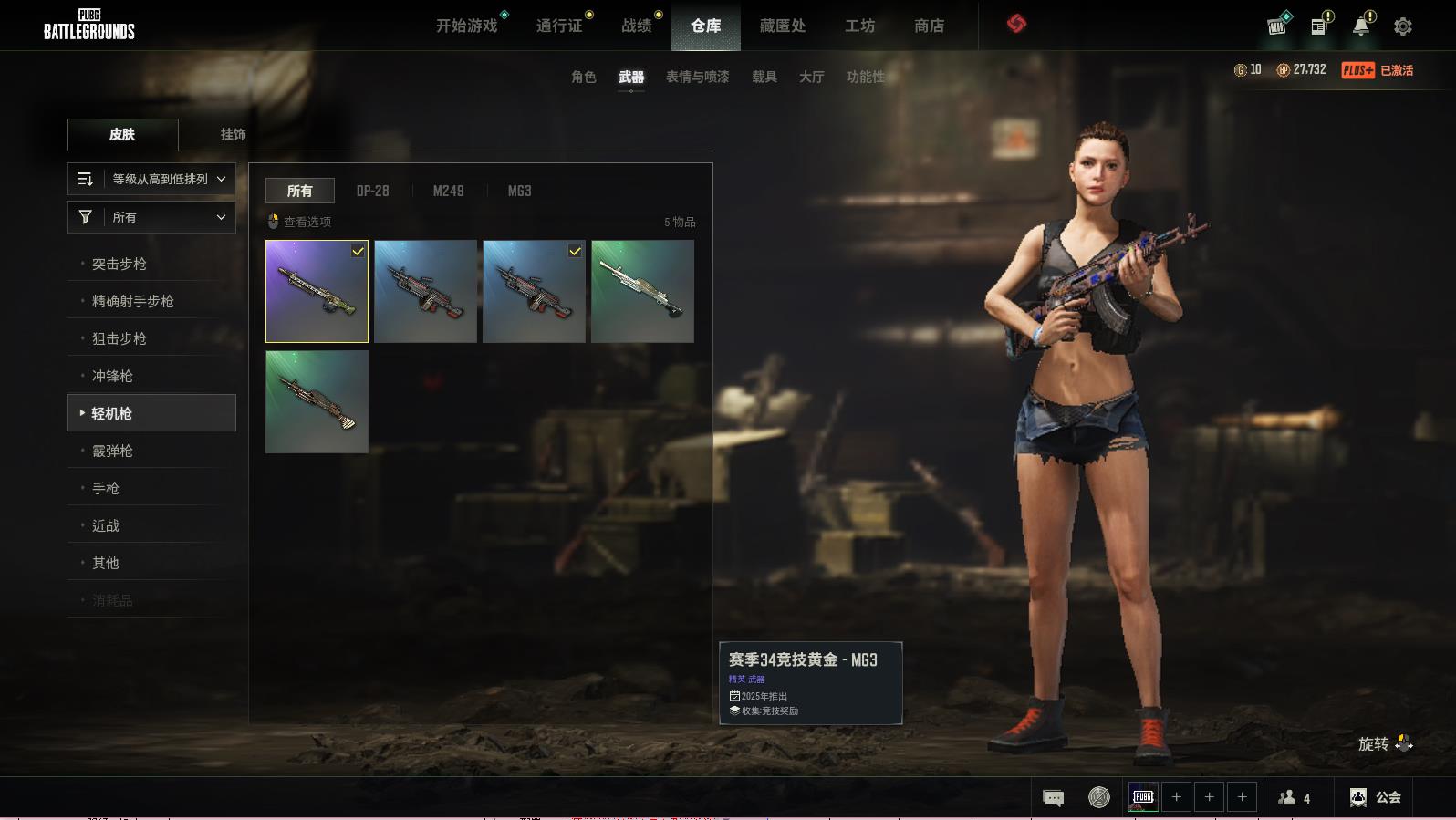Switch to the 挂饰 charms tab
Viewport: 1456px width, 820px height.
click(x=233, y=134)
